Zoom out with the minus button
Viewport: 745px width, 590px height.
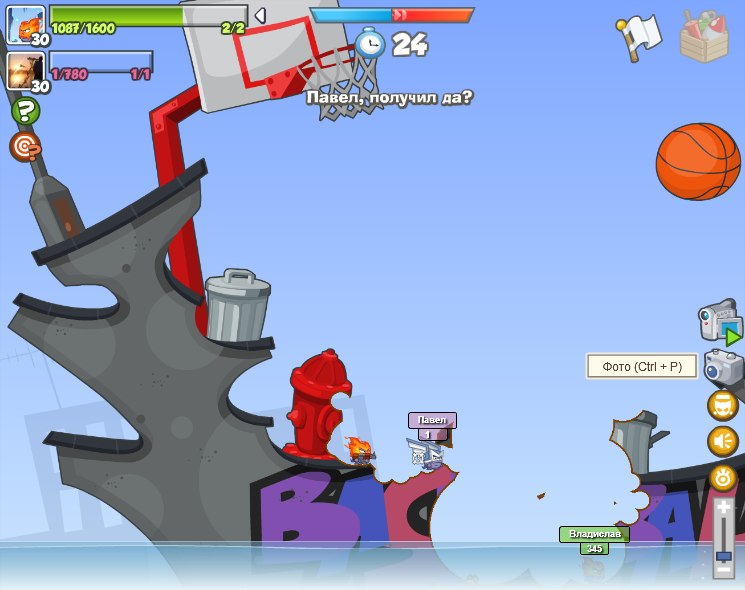click(x=723, y=571)
